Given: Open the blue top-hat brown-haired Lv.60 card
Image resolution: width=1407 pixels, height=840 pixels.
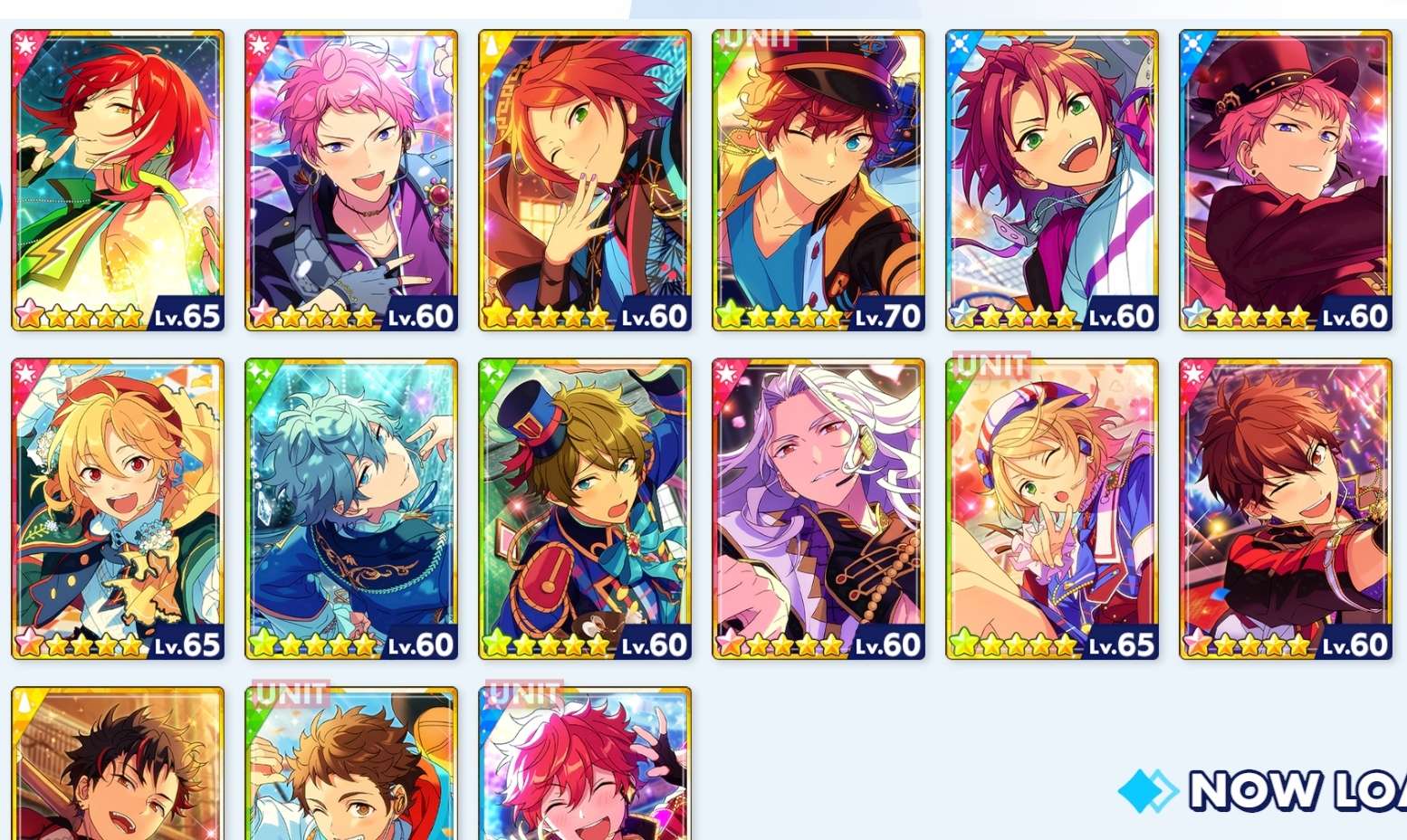Looking at the screenshot, I should click(x=583, y=507).
